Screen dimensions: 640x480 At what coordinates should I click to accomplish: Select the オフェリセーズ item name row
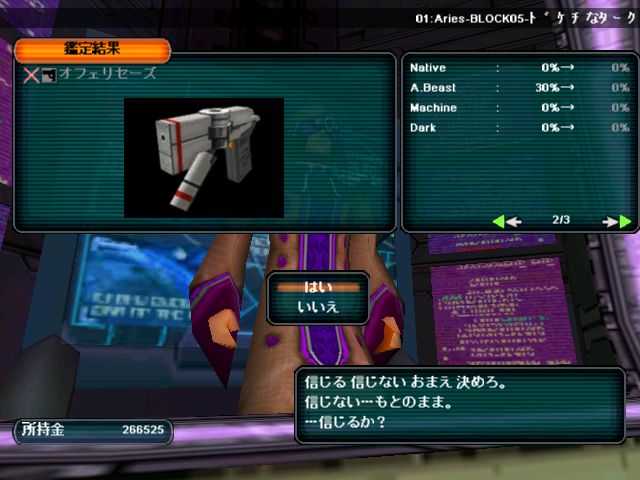(x=110, y=74)
